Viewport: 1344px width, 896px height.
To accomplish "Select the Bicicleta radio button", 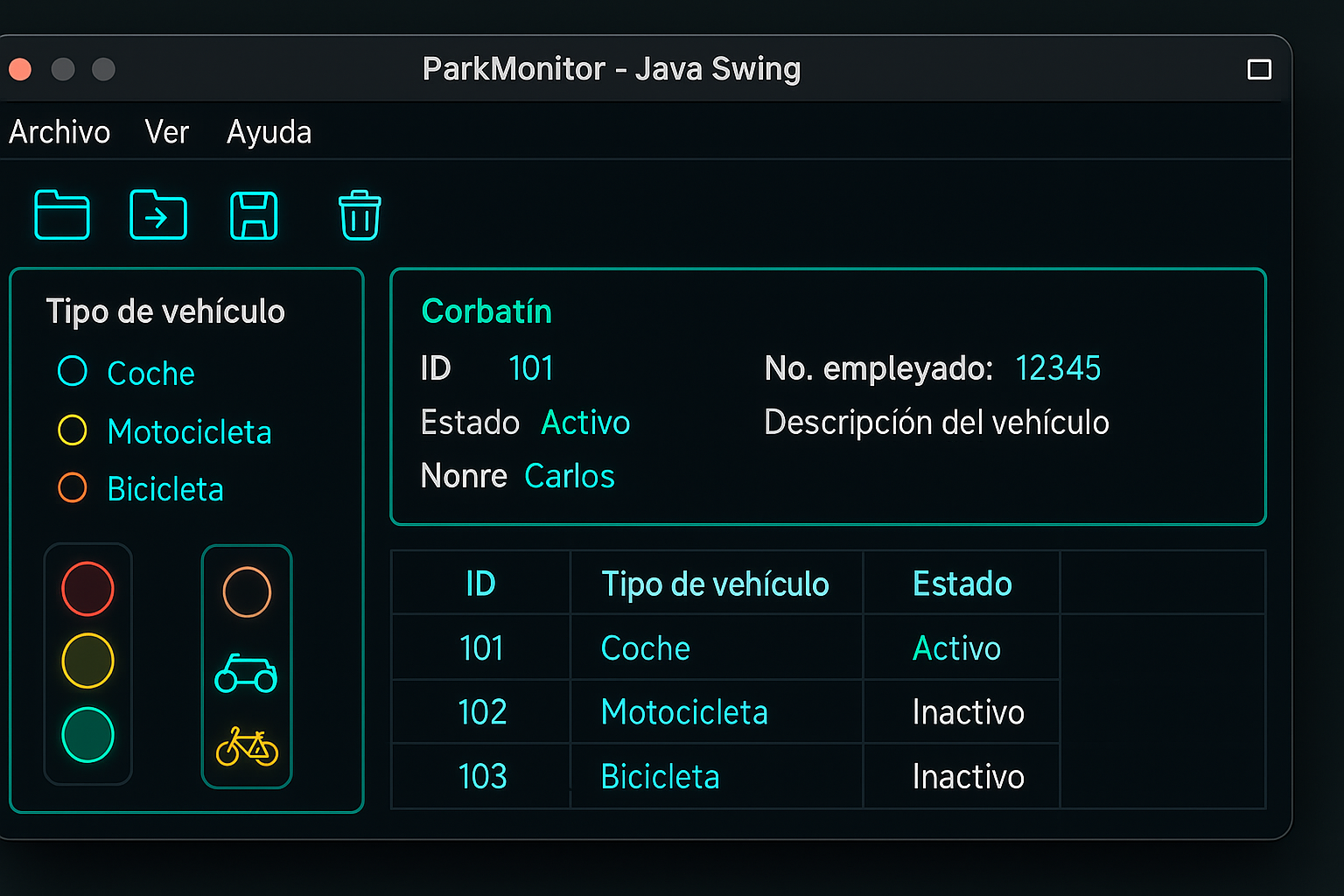I will click(72, 487).
